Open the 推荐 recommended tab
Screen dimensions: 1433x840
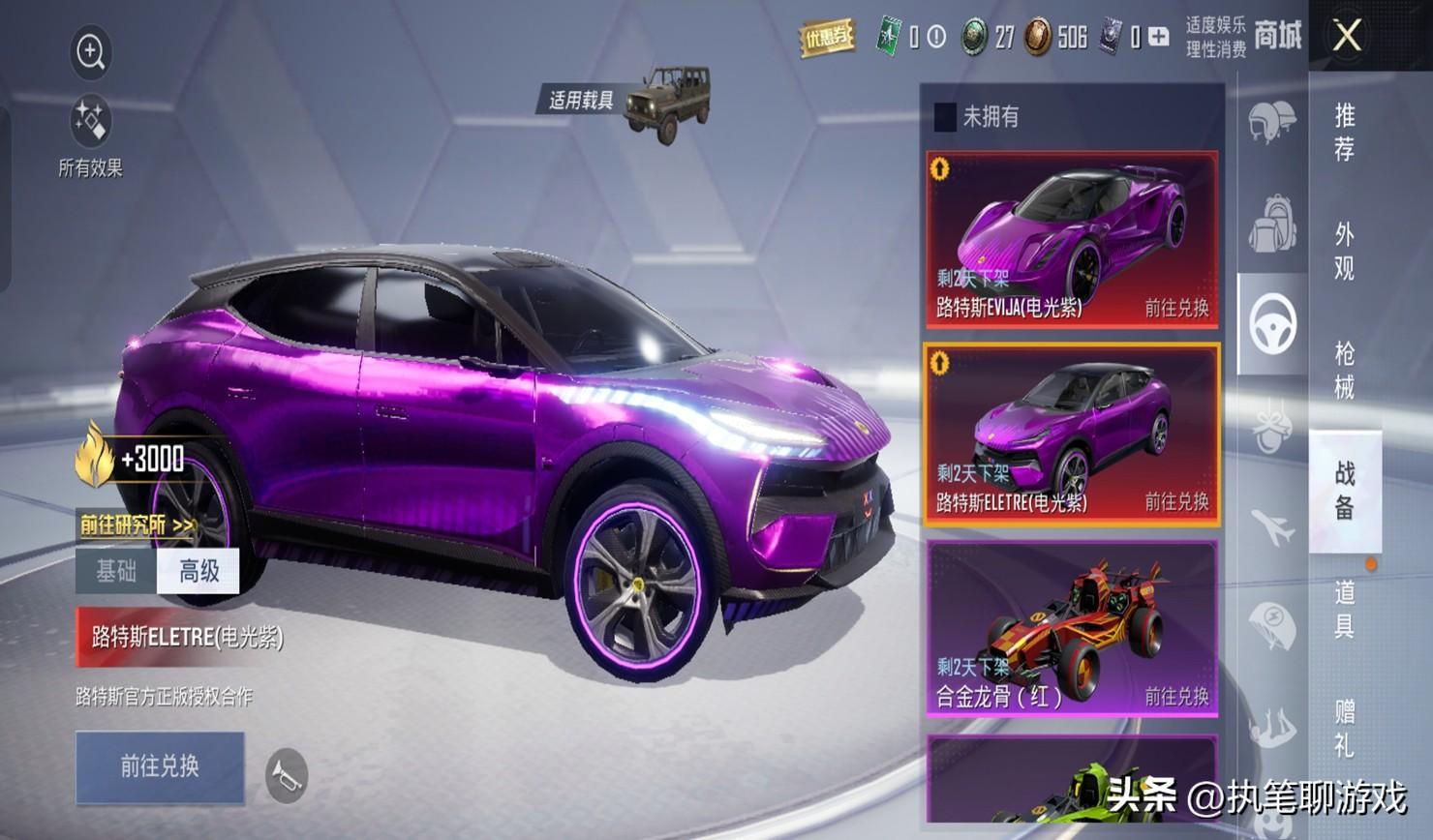coord(1345,133)
